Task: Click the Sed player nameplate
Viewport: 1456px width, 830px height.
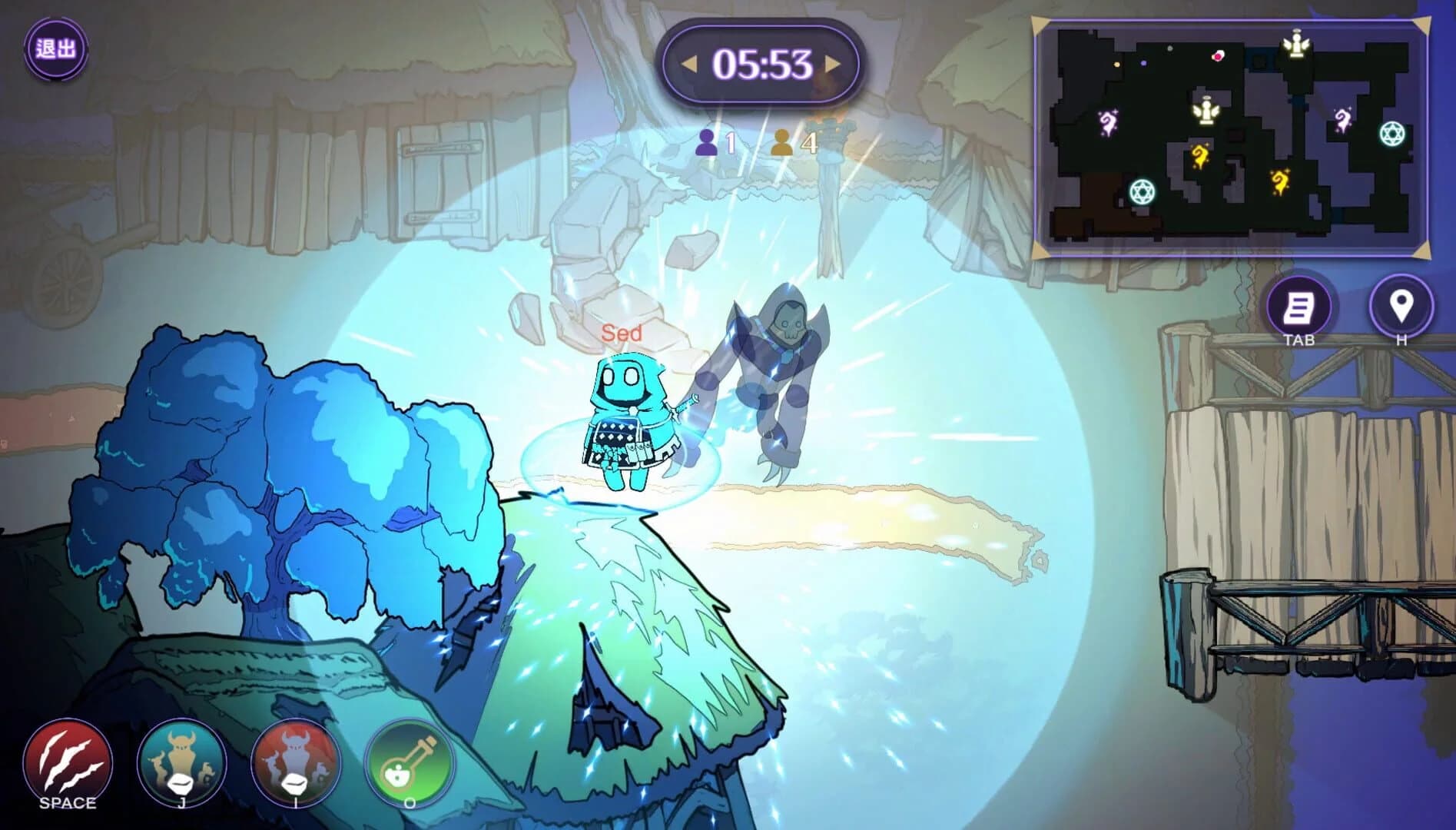Action: 623,332
